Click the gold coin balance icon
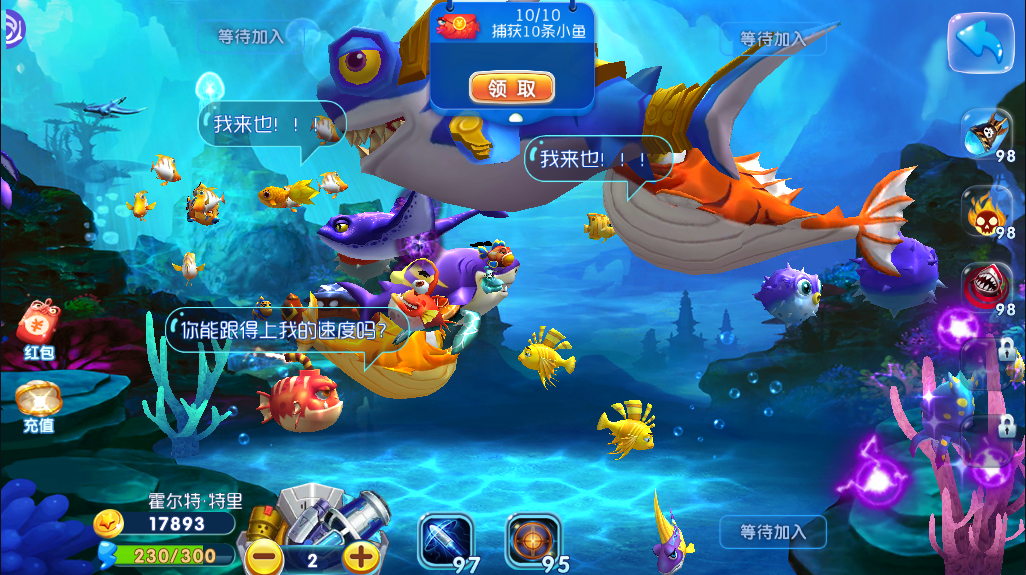Viewport: 1026px width, 575px height. [110, 523]
